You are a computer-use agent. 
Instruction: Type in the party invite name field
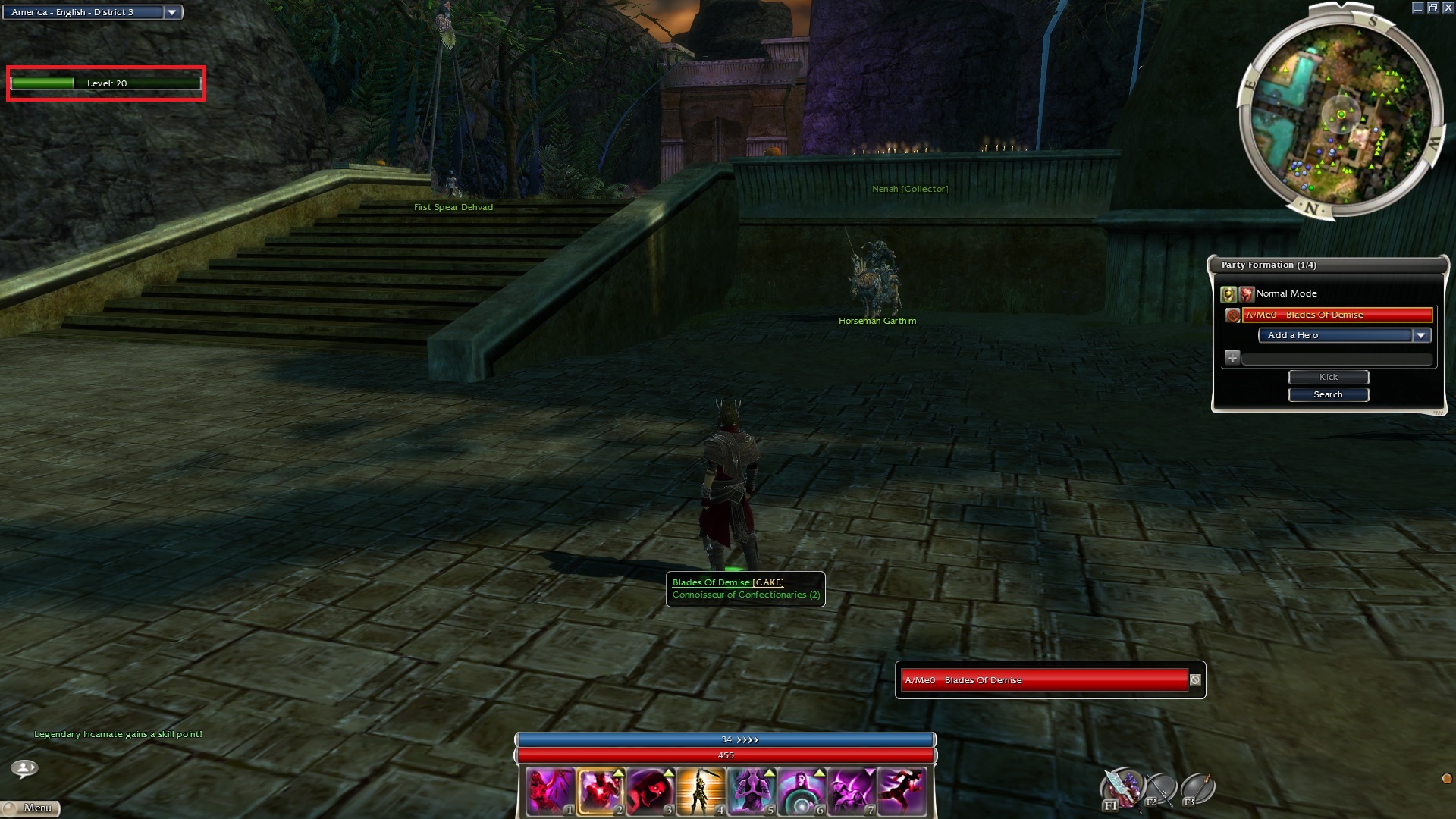click(1336, 359)
